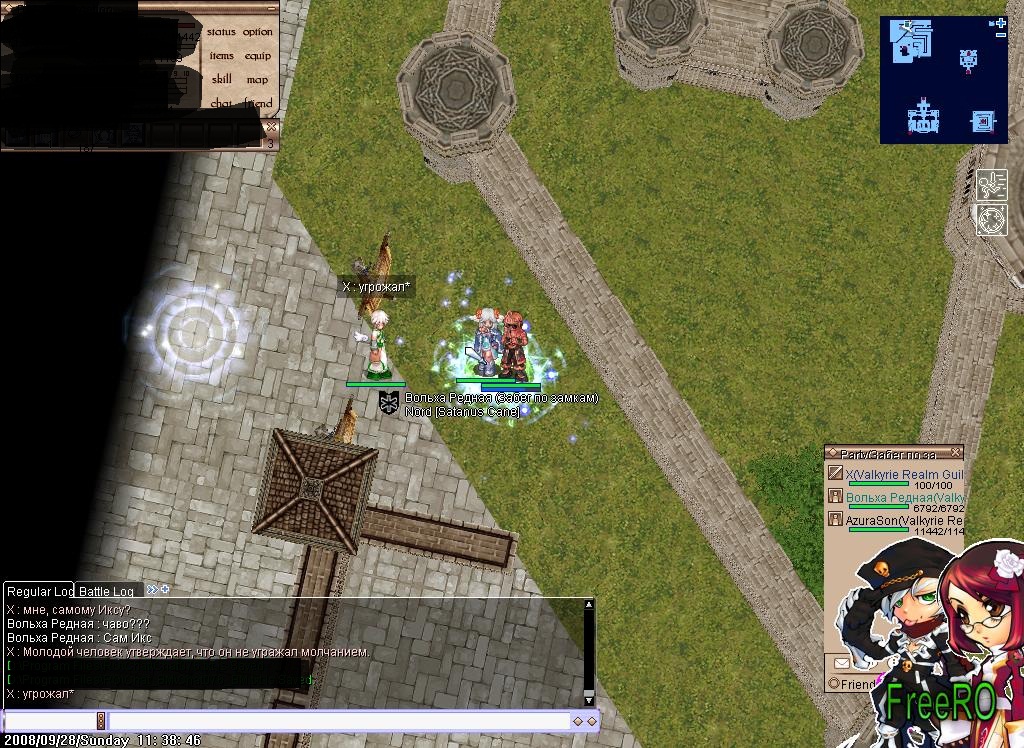Viewport: 1024px width, 748px height.
Task: Select the Friend radio option
Action: coord(834,684)
